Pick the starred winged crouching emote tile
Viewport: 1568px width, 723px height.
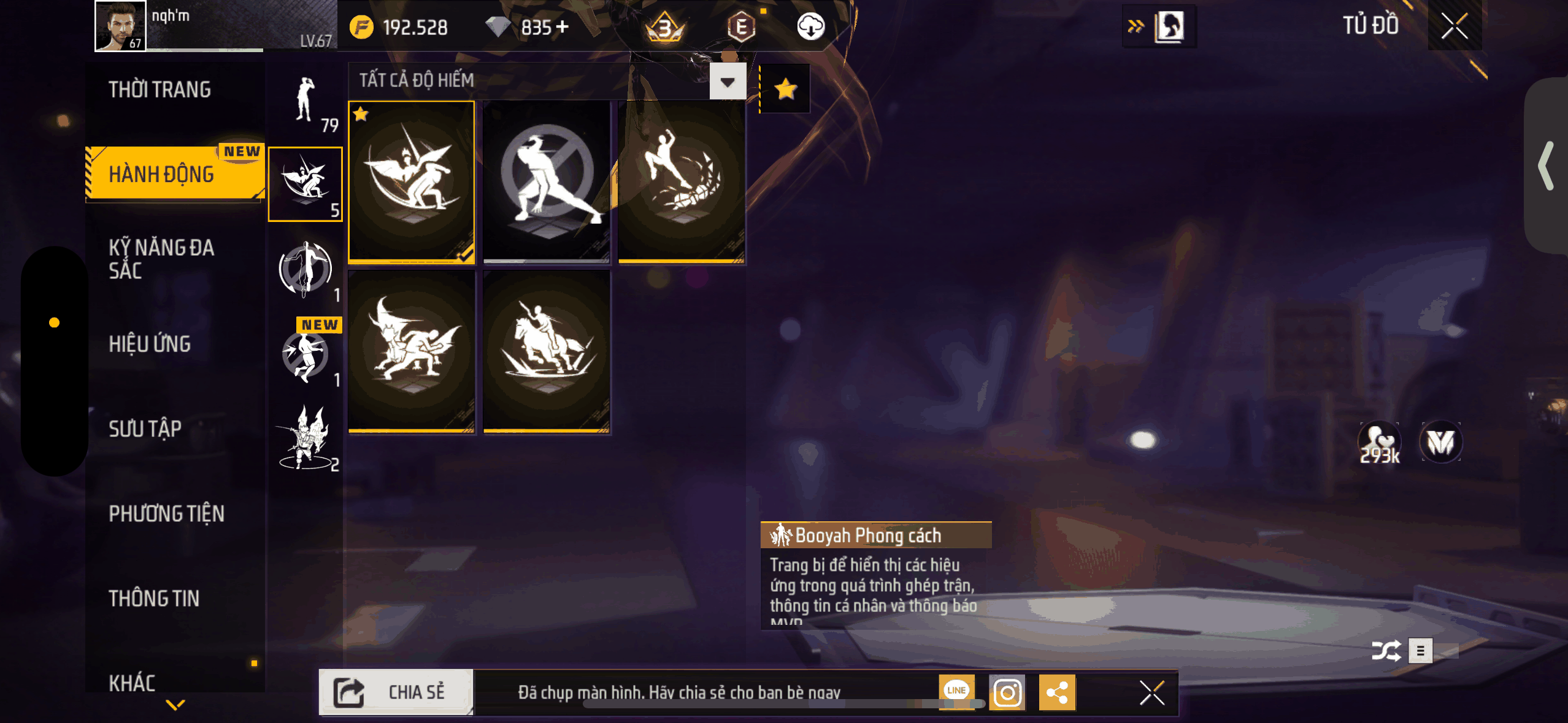point(412,182)
